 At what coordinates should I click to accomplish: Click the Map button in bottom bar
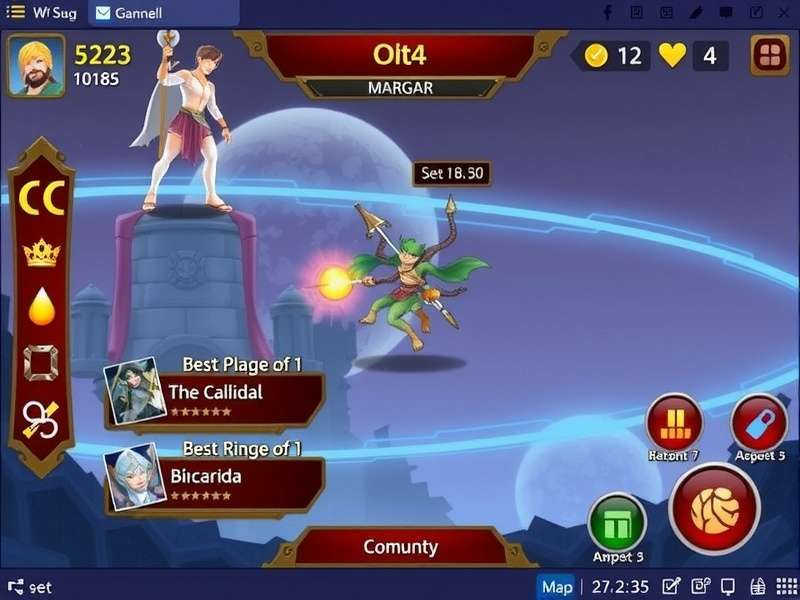pyautogui.click(x=557, y=586)
